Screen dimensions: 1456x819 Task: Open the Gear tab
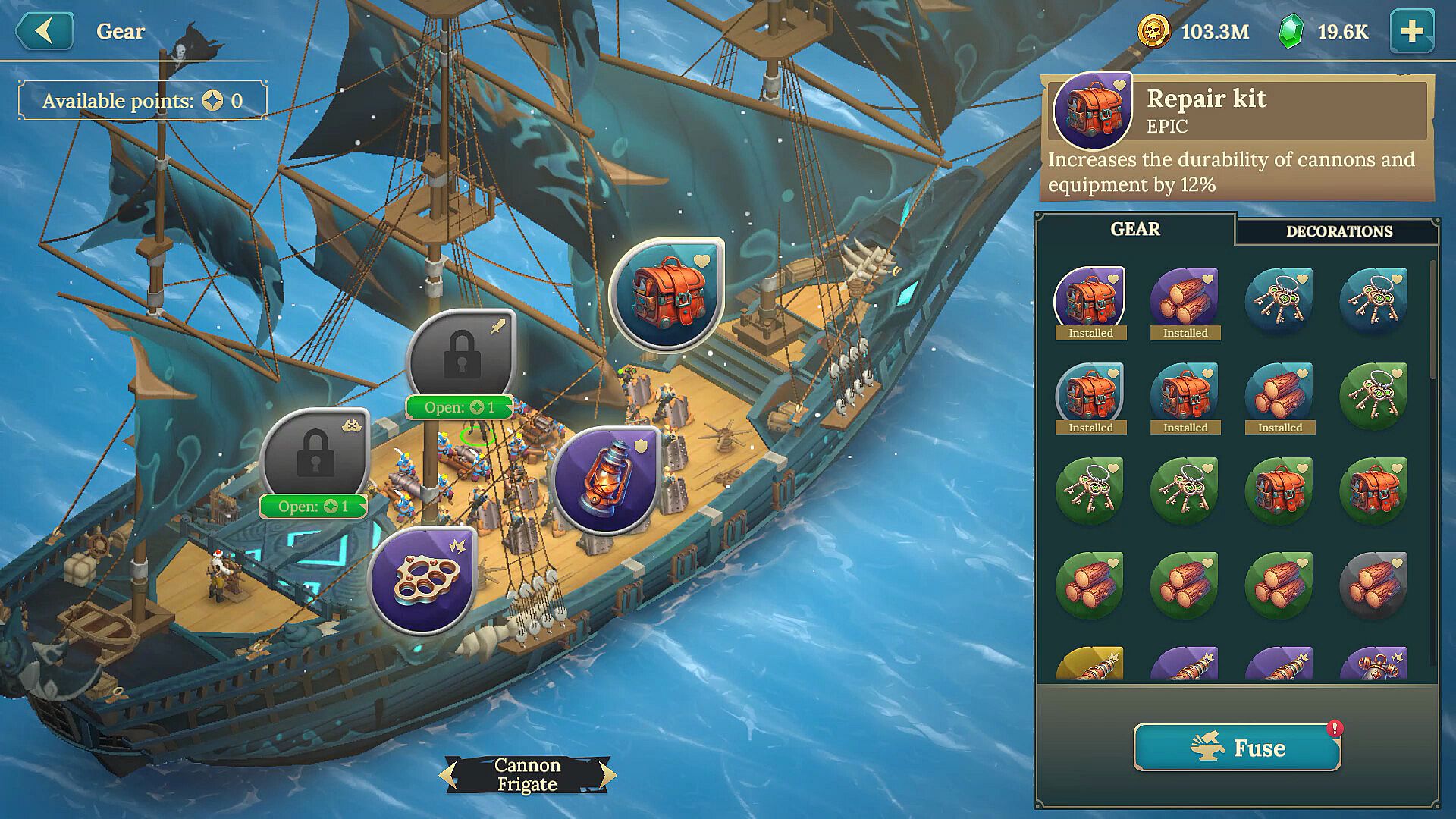1134,229
